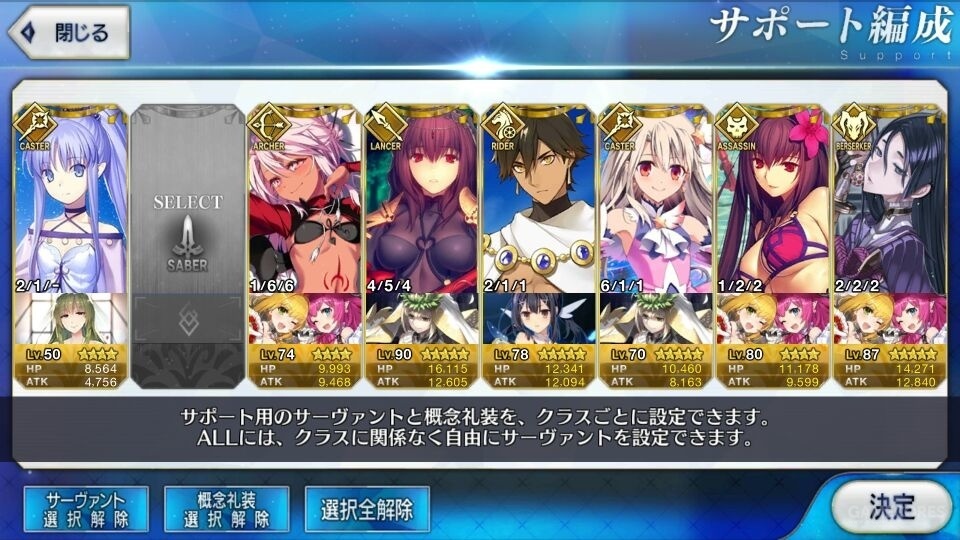
Task: Open the craft essence under the Lv.50 Caster
Action: pyautogui.click(x=70, y=319)
